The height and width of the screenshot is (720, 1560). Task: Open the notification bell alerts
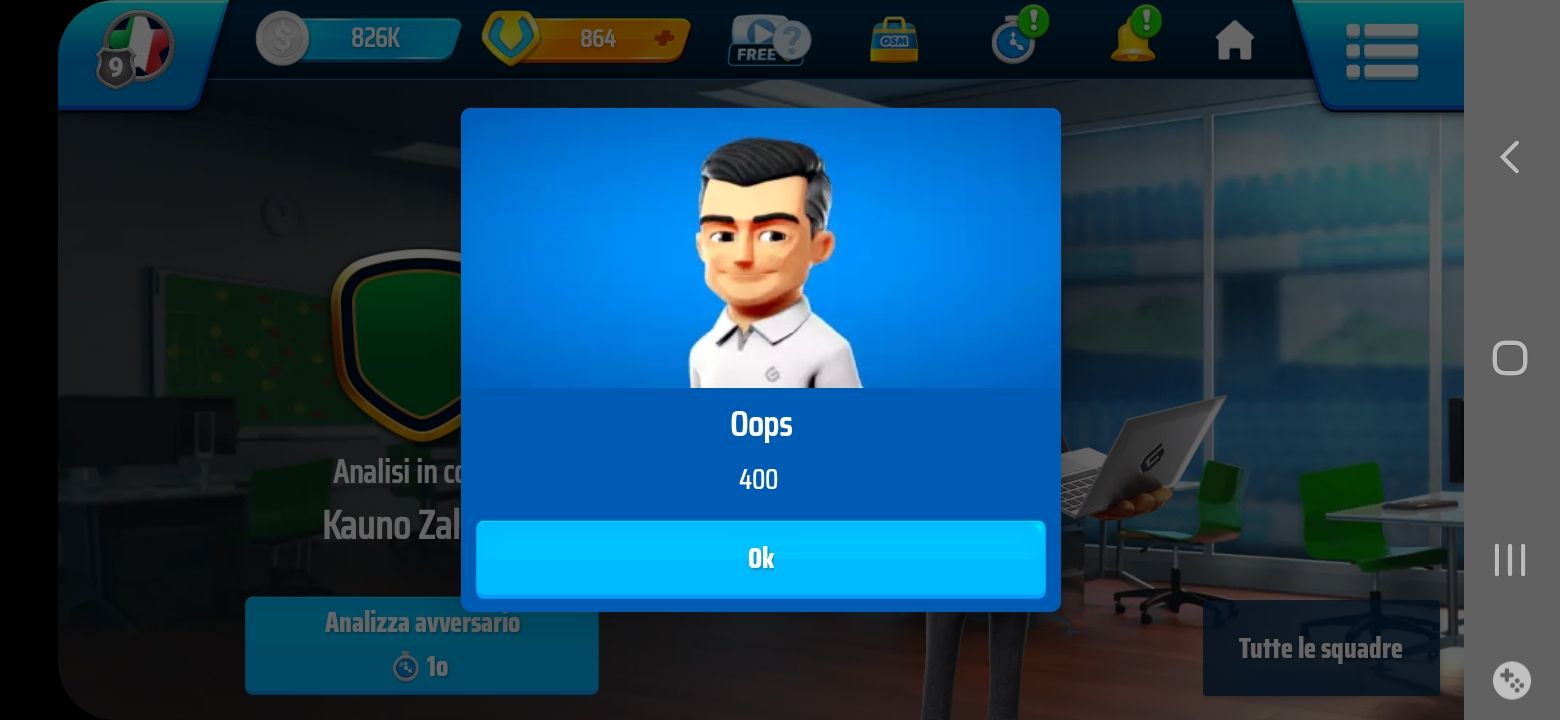click(1135, 39)
